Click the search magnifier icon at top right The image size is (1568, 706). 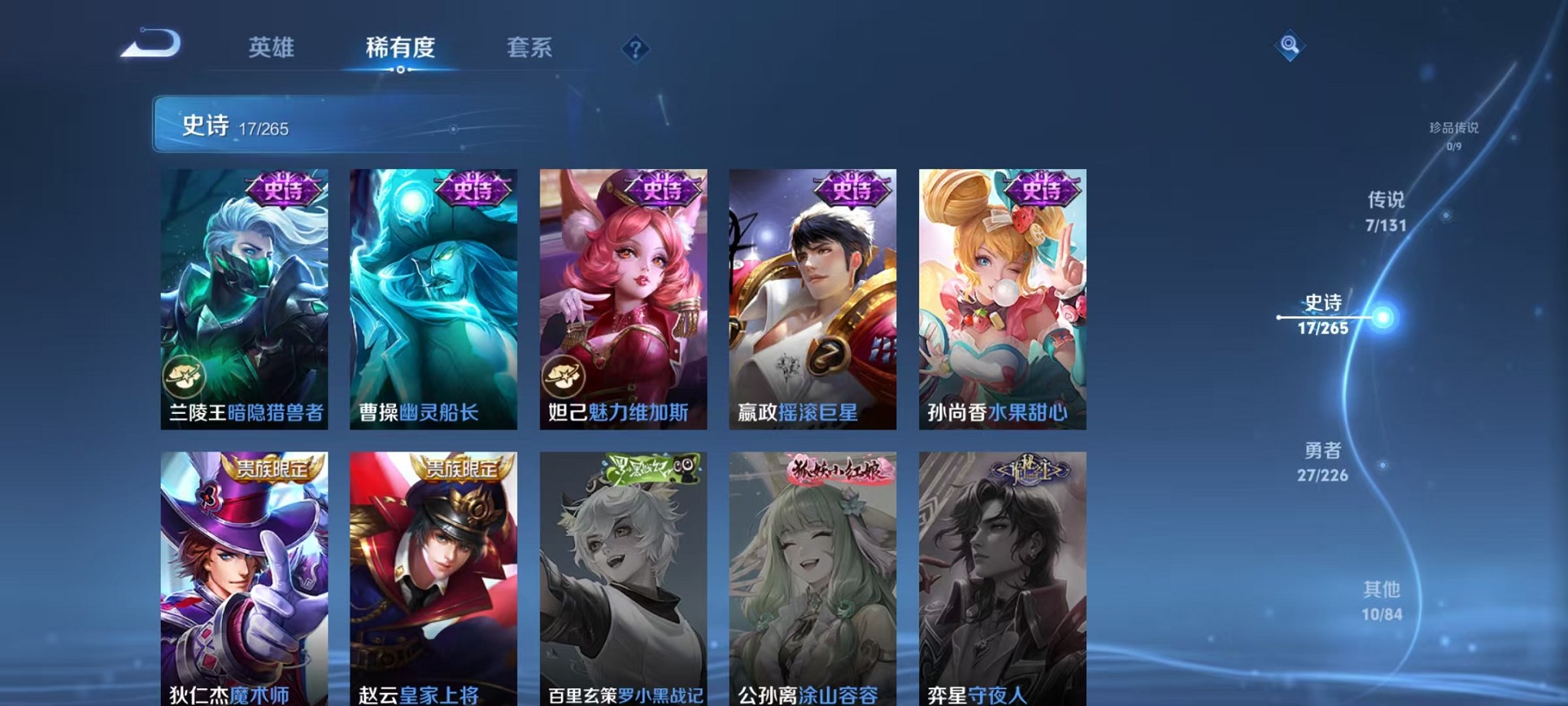point(1291,46)
